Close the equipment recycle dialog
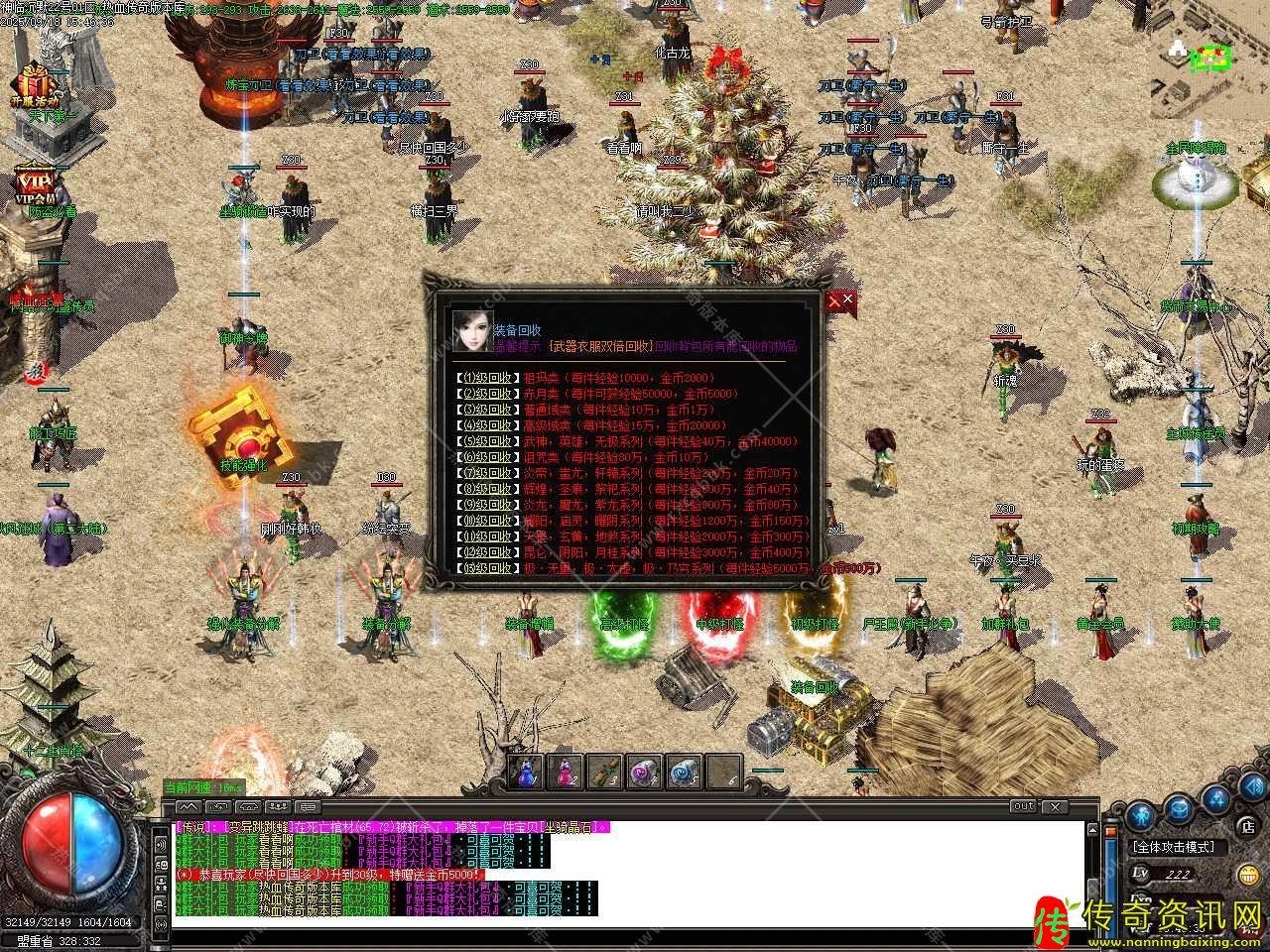Image resolution: width=1270 pixels, height=952 pixels. point(840,299)
